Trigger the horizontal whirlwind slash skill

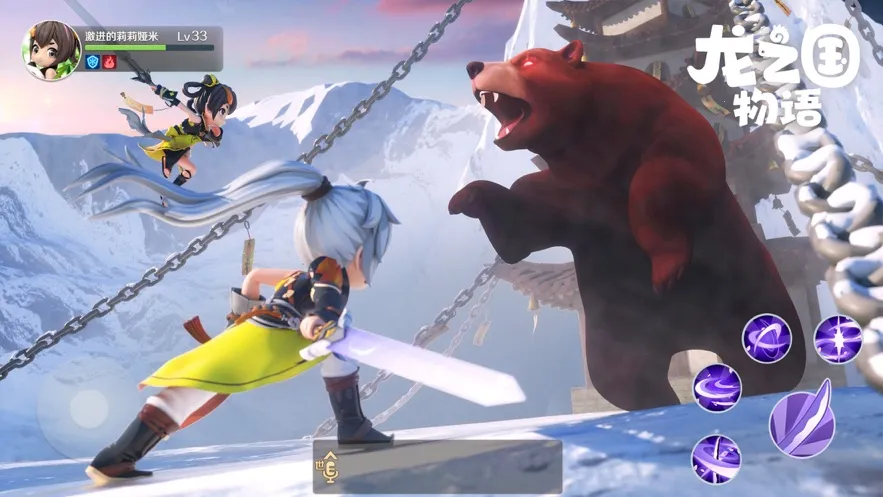717,387
